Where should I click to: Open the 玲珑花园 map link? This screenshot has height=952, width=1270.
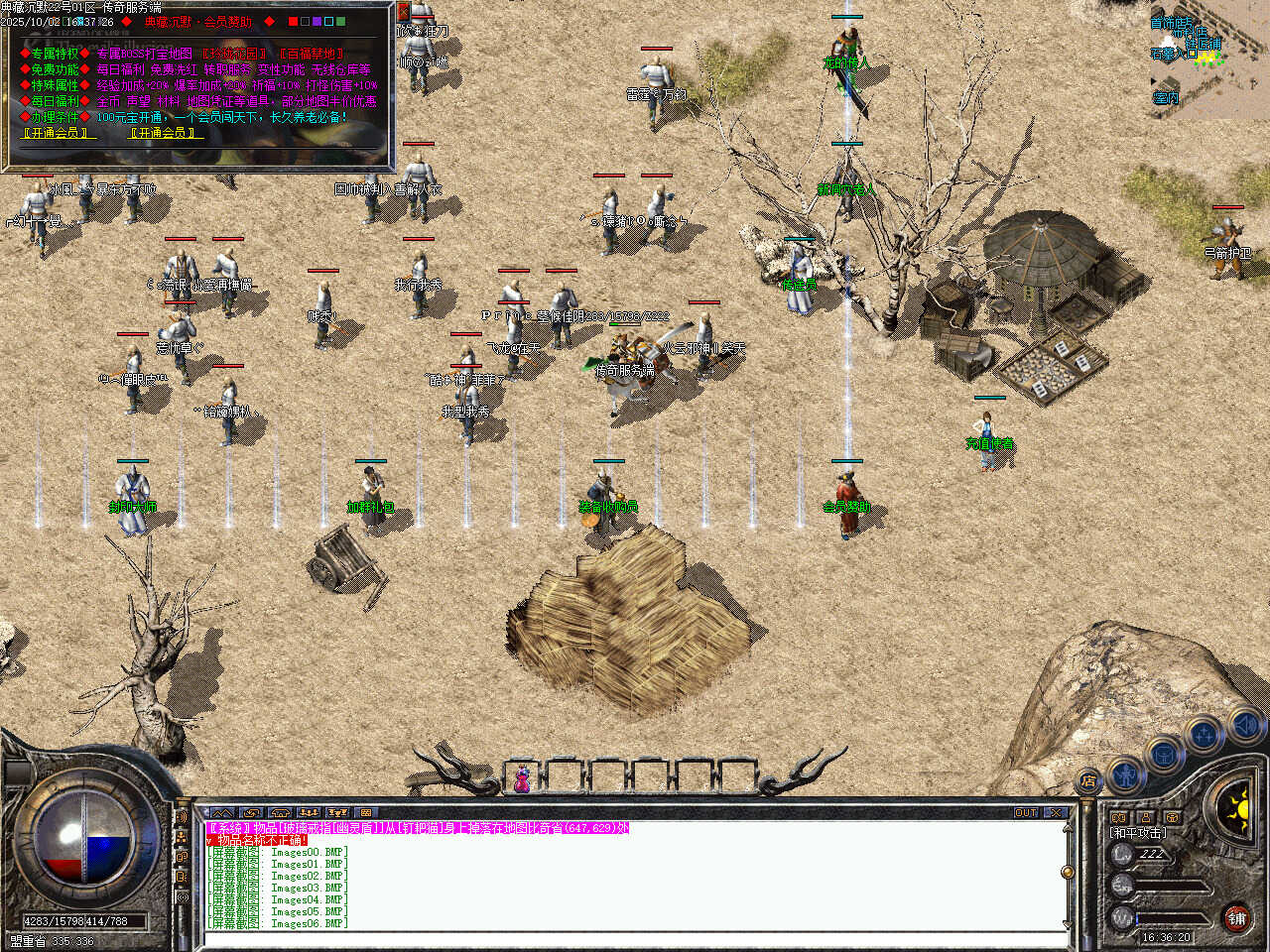(x=235, y=54)
